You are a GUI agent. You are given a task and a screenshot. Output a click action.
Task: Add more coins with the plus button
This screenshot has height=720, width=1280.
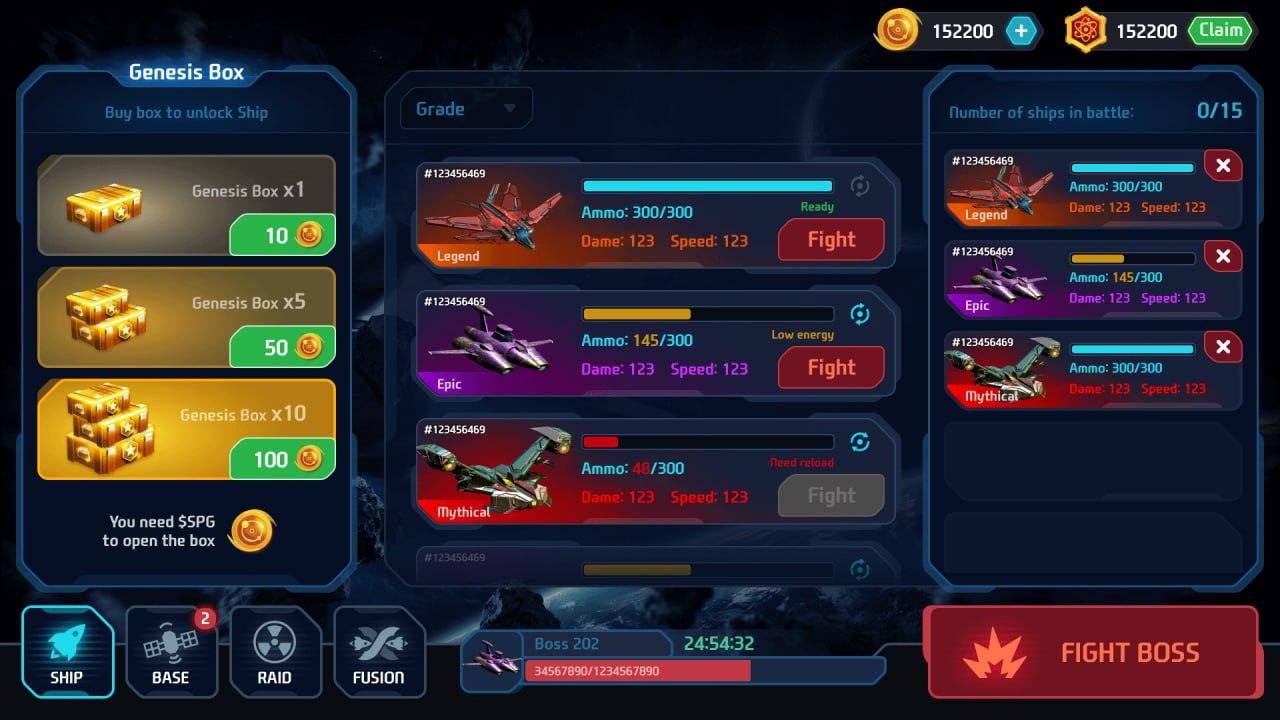pos(1021,31)
